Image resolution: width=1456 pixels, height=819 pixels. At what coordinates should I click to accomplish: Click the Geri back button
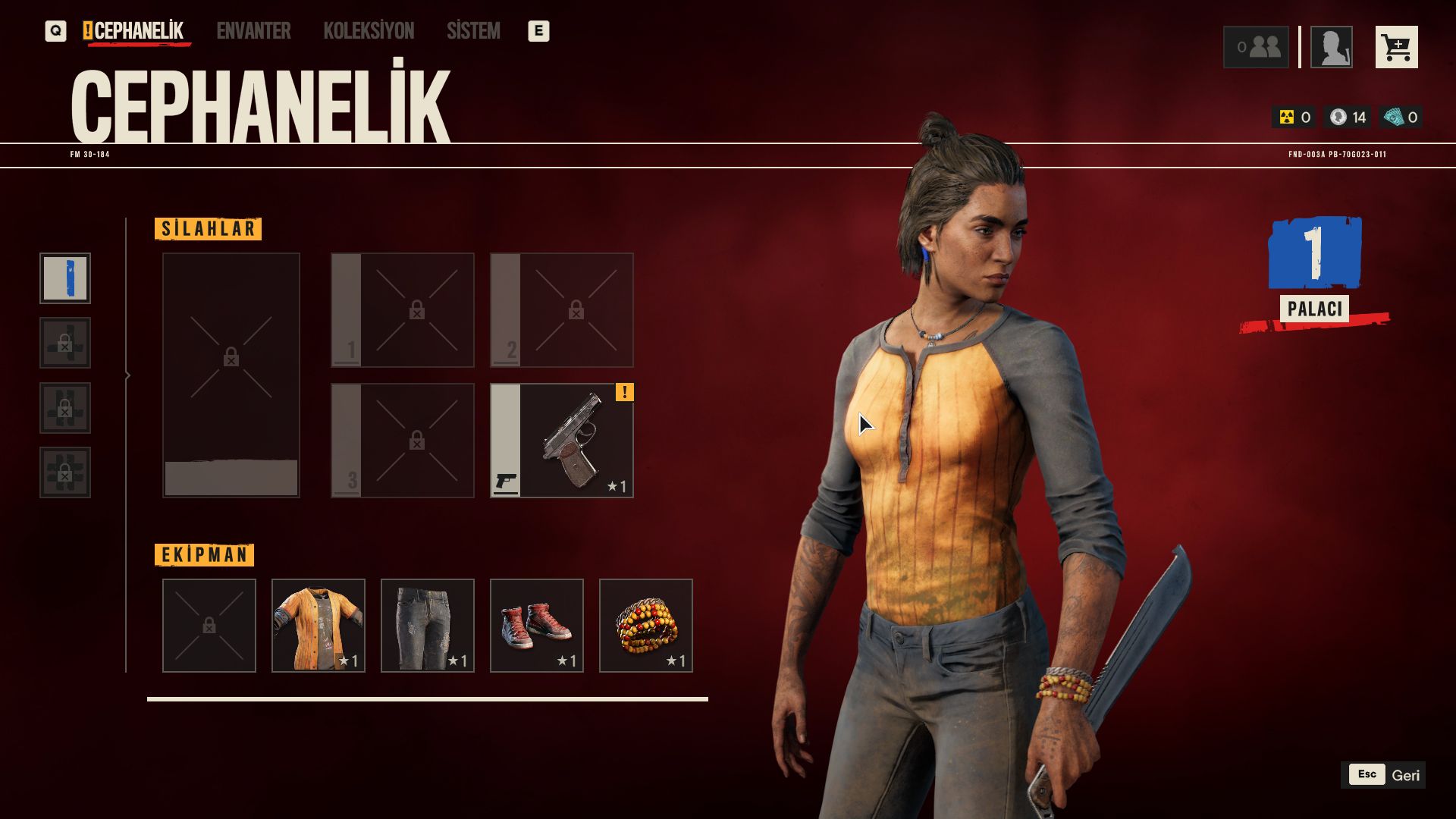click(x=1382, y=775)
